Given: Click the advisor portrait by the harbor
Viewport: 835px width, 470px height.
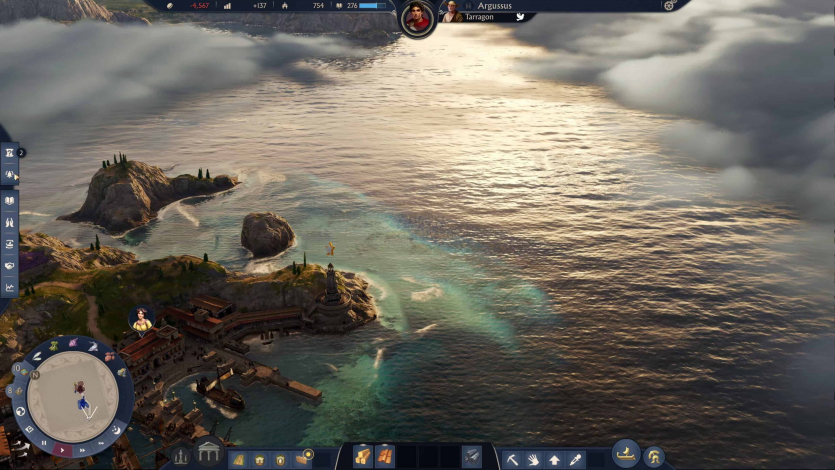Looking at the screenshot, I should [x=142, y=319].
